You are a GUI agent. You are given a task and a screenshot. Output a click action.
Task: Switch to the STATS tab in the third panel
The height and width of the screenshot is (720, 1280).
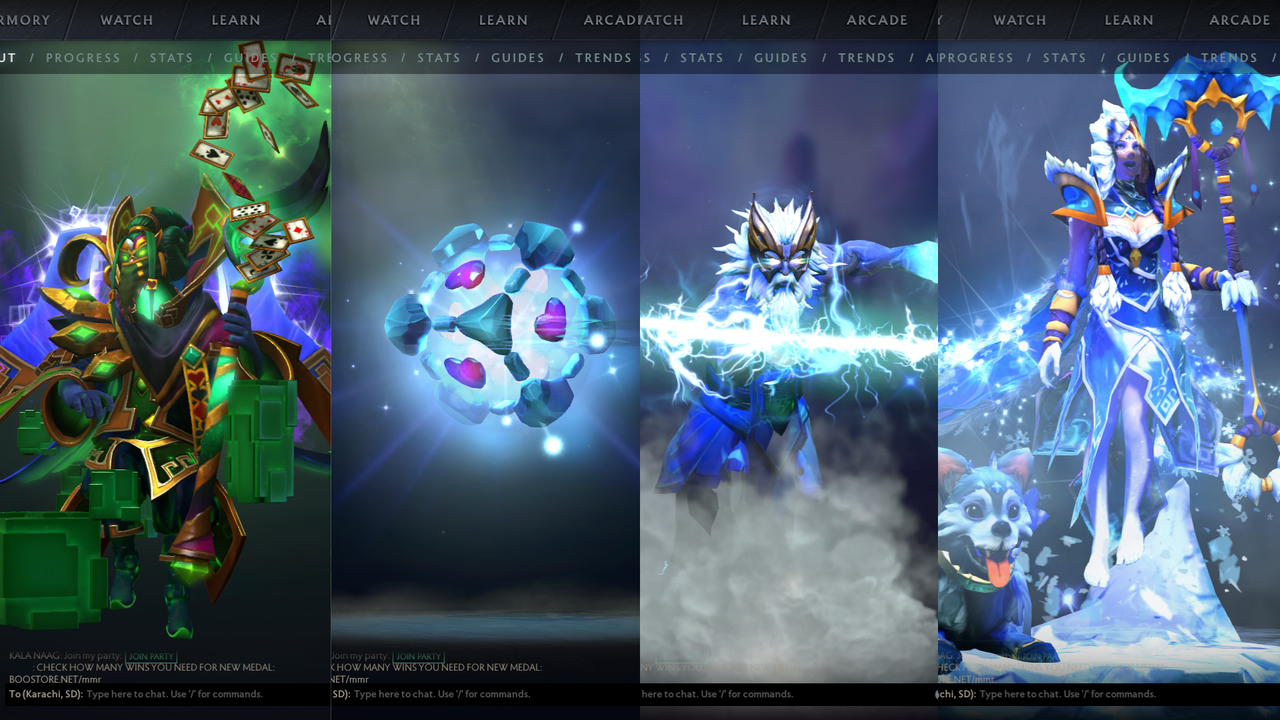701,58
